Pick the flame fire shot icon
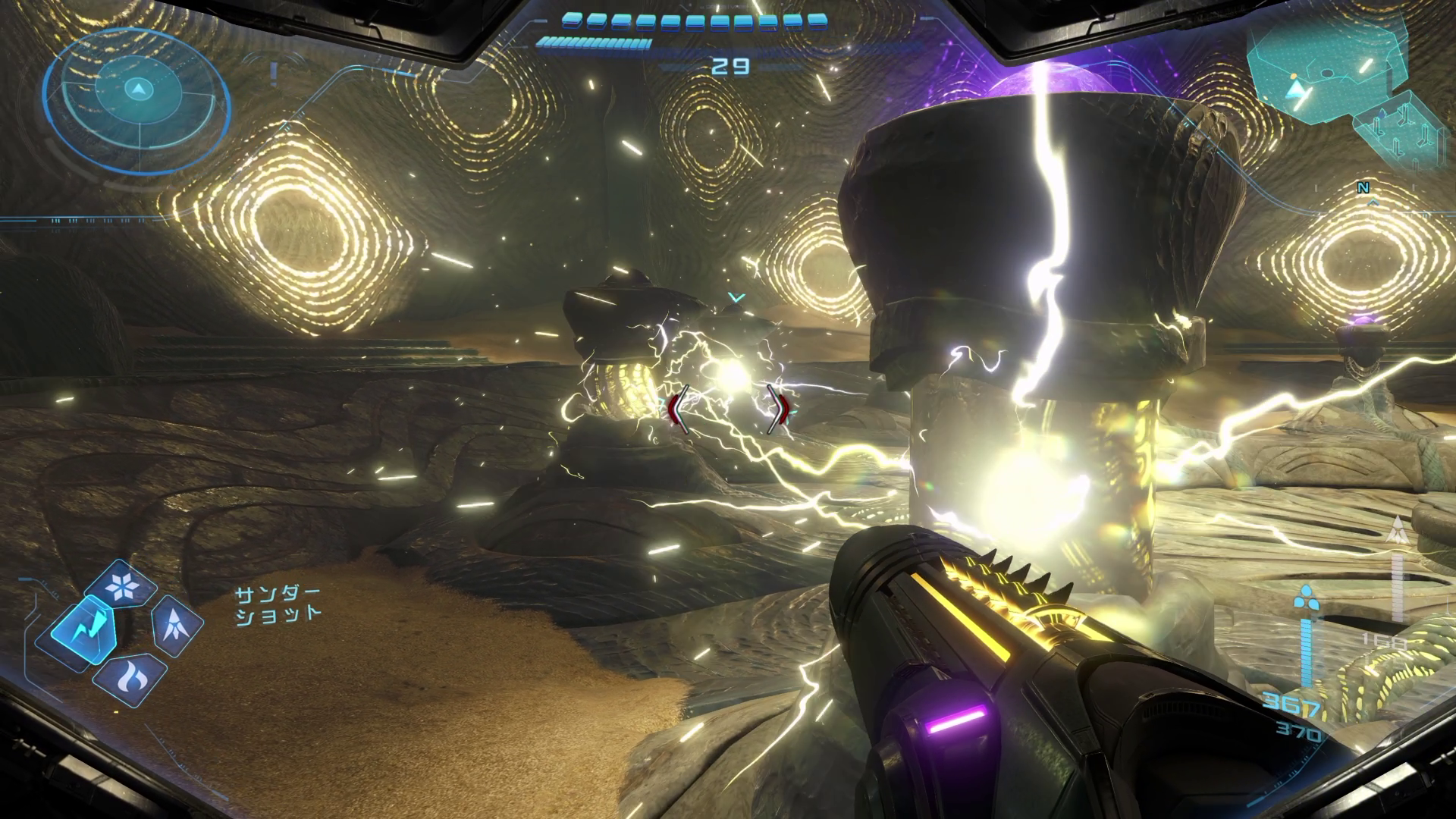The width and height of the screenshot is (1456, 819). click(130, 679)
